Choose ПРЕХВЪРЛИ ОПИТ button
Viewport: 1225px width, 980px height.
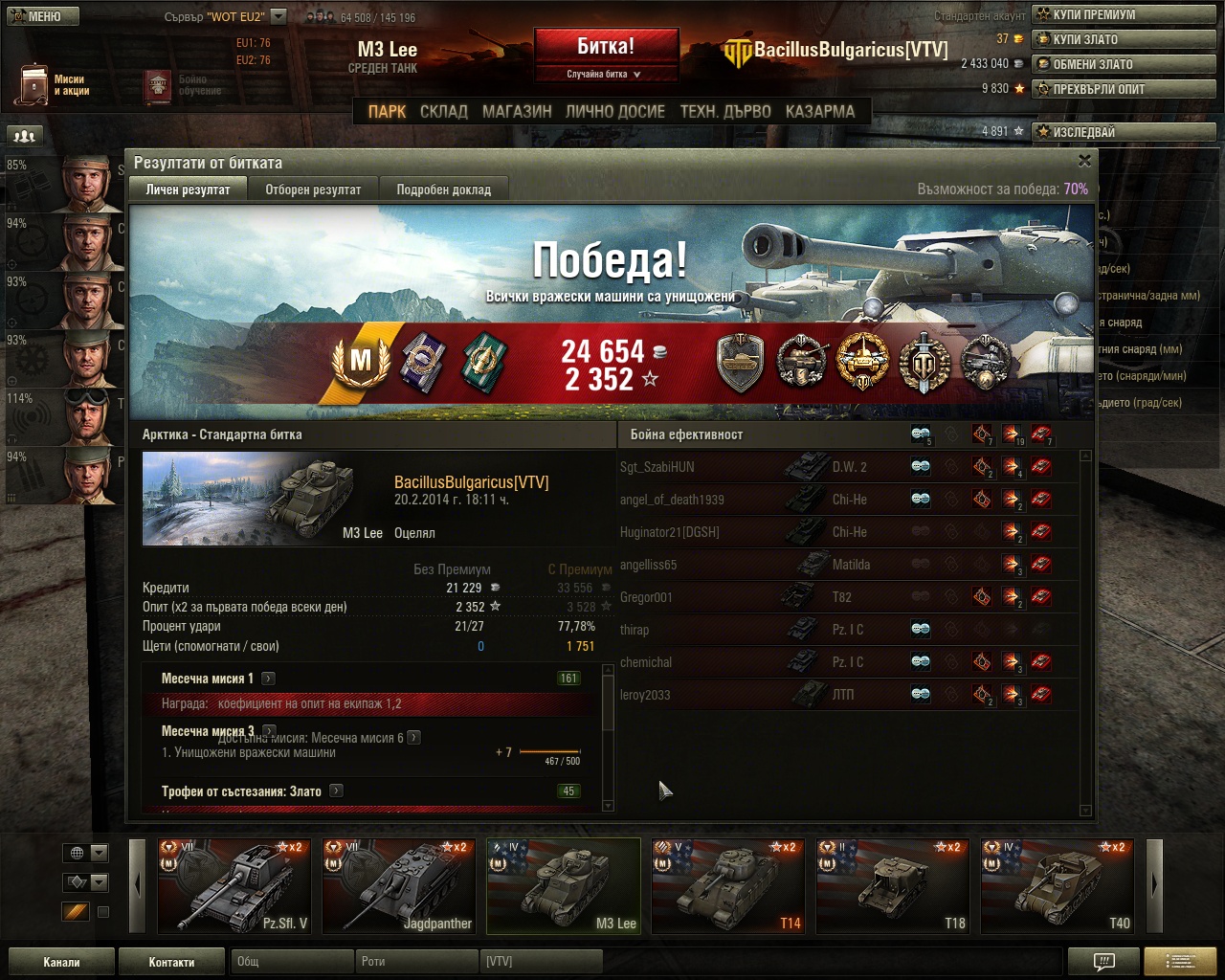point(1125,89)
